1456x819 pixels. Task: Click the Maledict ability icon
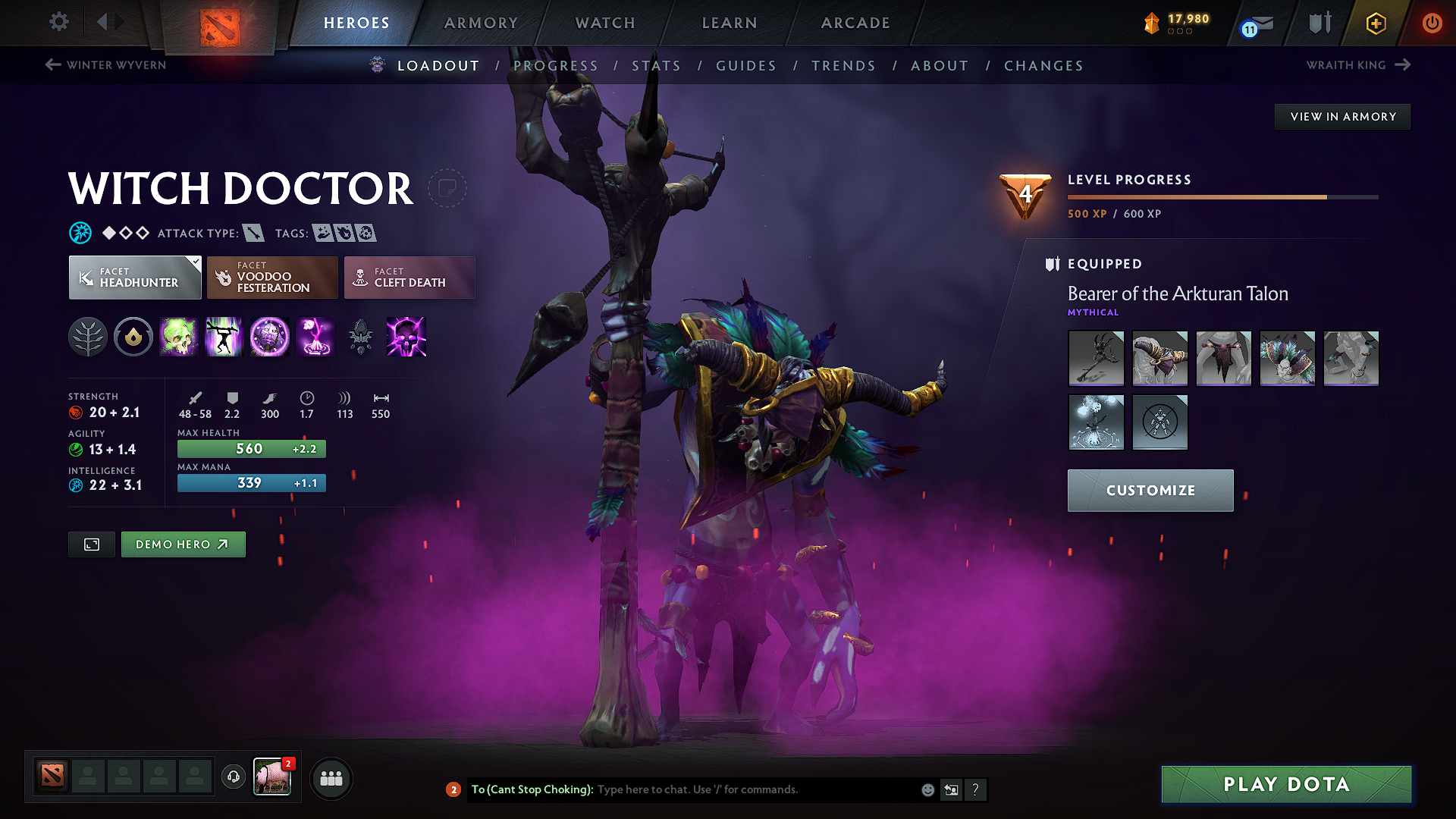click(x=269, y=337)
